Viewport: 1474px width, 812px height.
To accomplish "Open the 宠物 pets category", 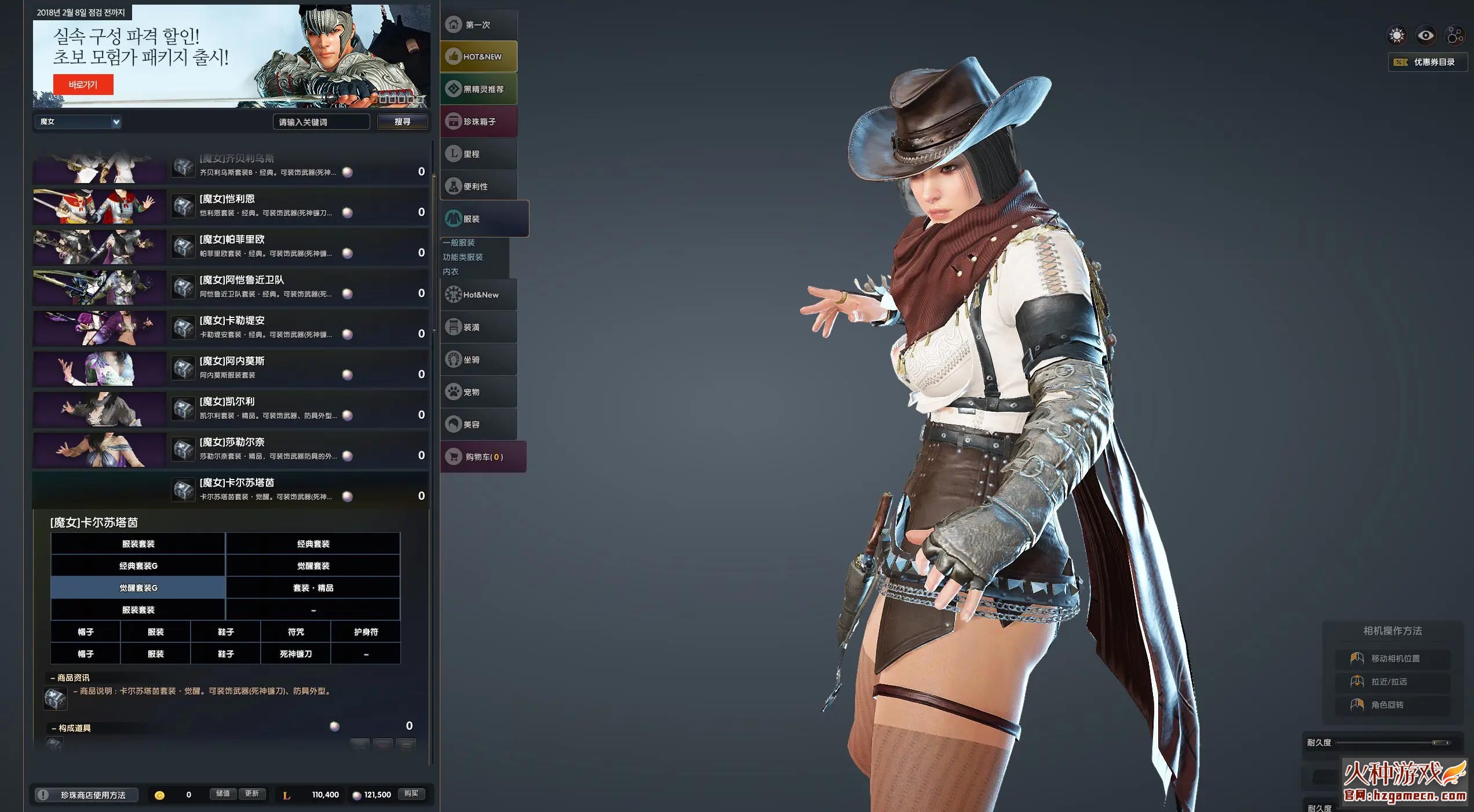I will click(x=479, y=392).
